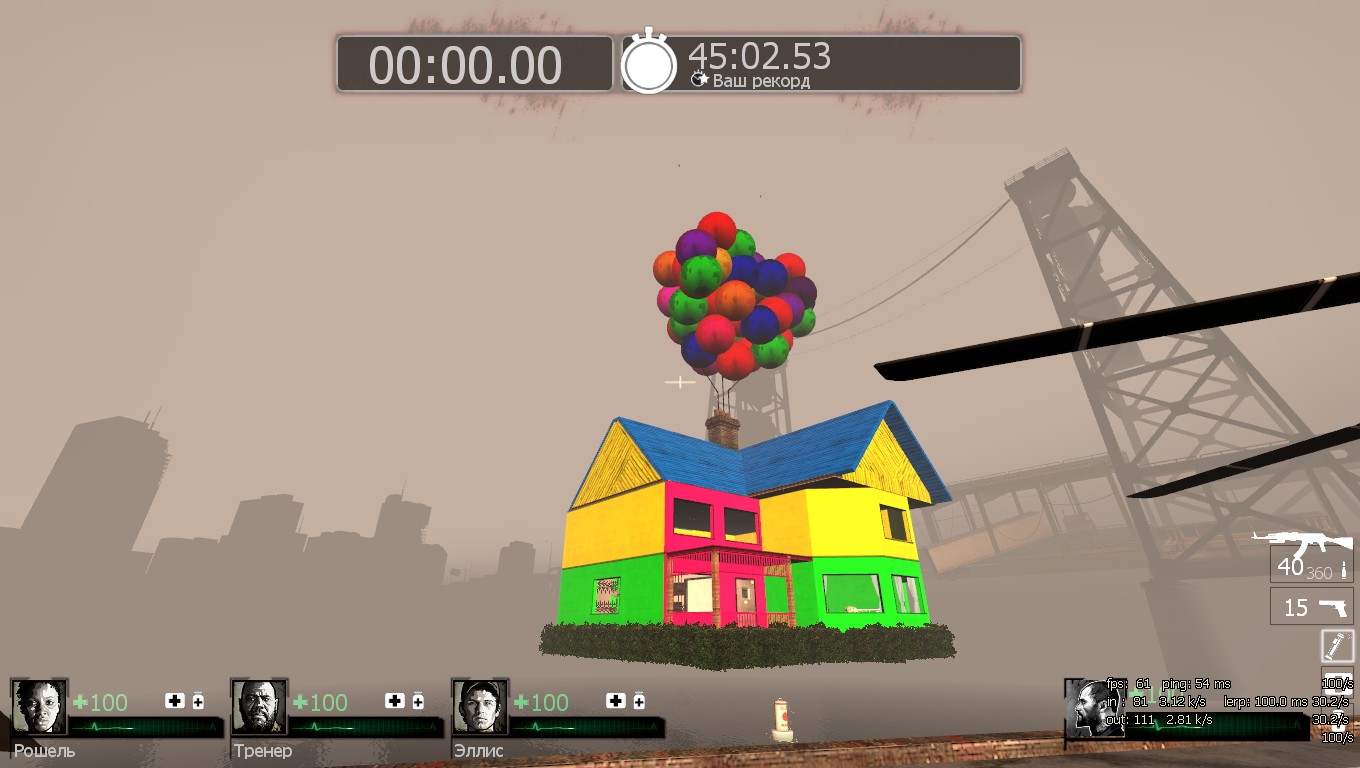The height and width of the screenshot is (768, 1360).
Task: Click Эллис's first aid kit icon
Action: 616,701
